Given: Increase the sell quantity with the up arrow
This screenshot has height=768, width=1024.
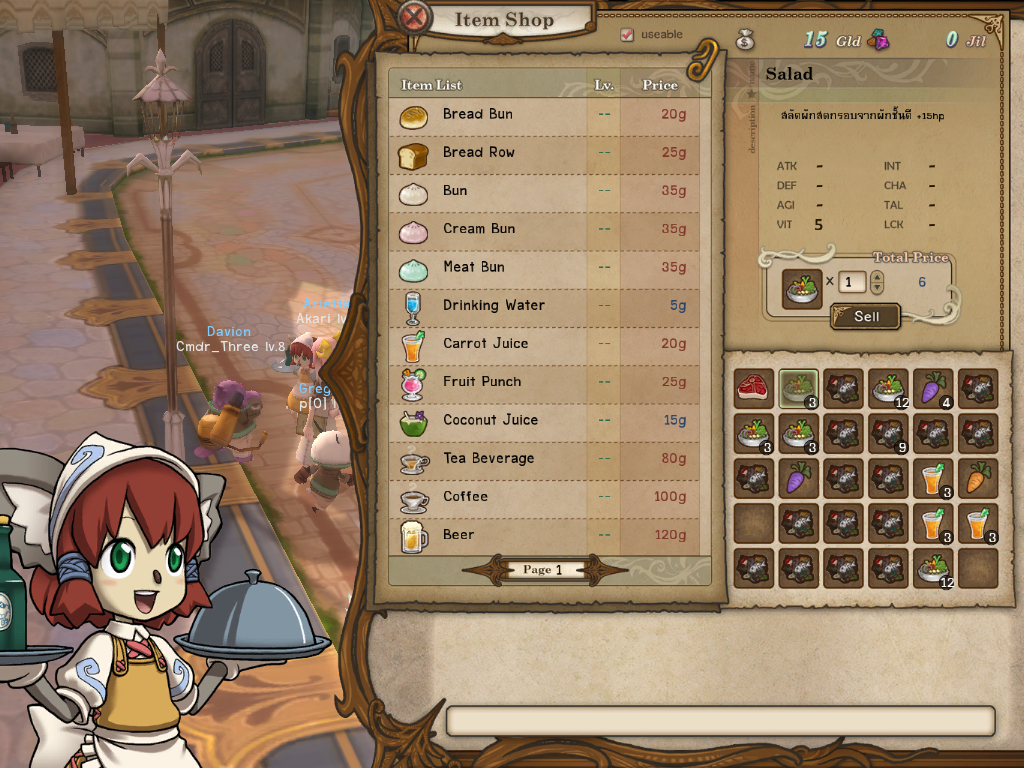Looking at the screenshot, I should 877,276.
